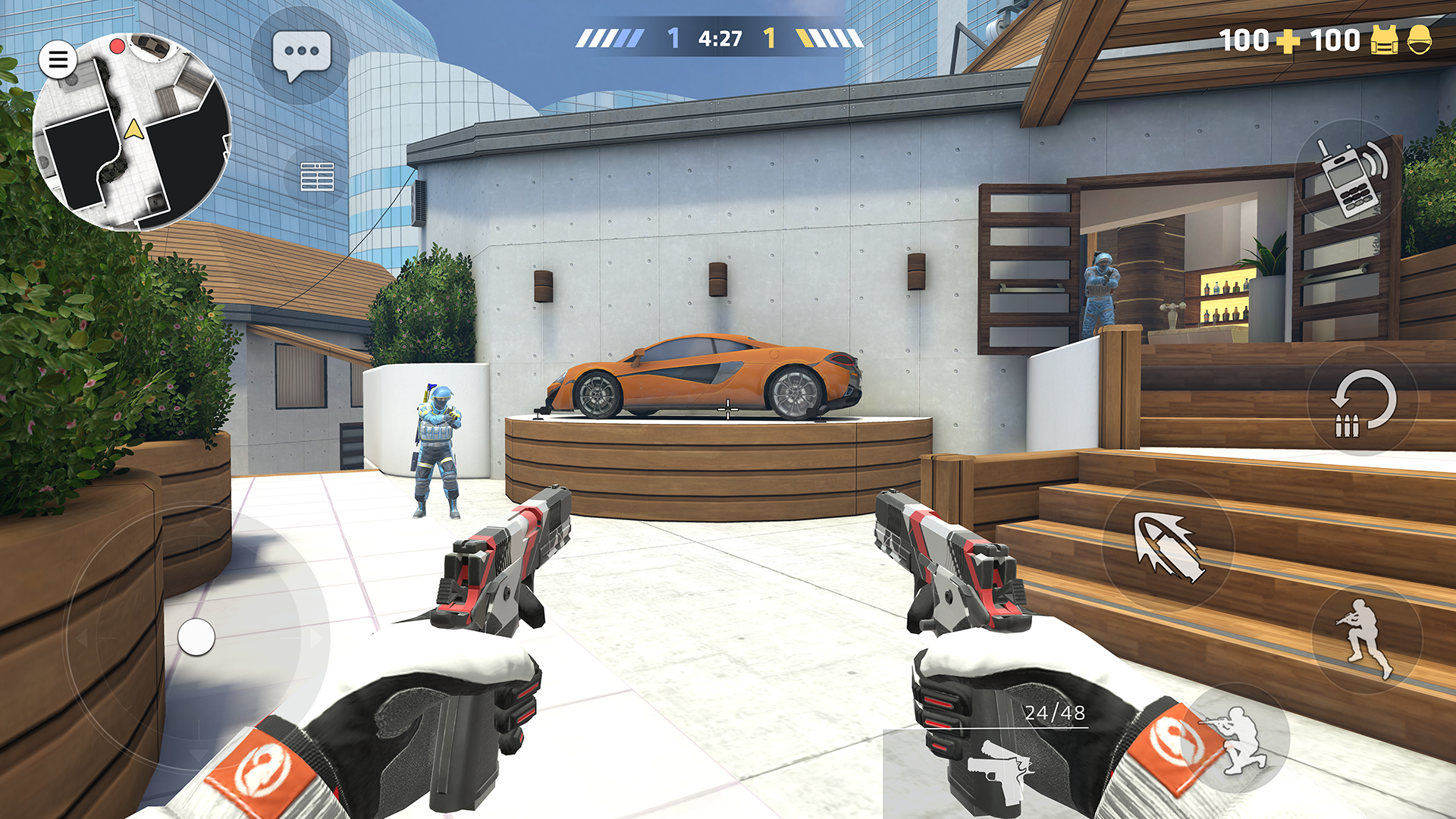1456x819 pixels.
Task: Tap the crosshair at screen center
Action: point(728,409)
